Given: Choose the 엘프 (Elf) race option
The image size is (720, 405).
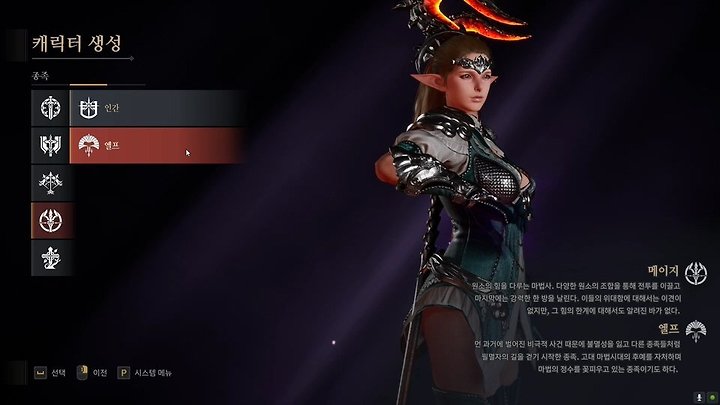Looking at the screenshot, I should (x=157, y=146).
